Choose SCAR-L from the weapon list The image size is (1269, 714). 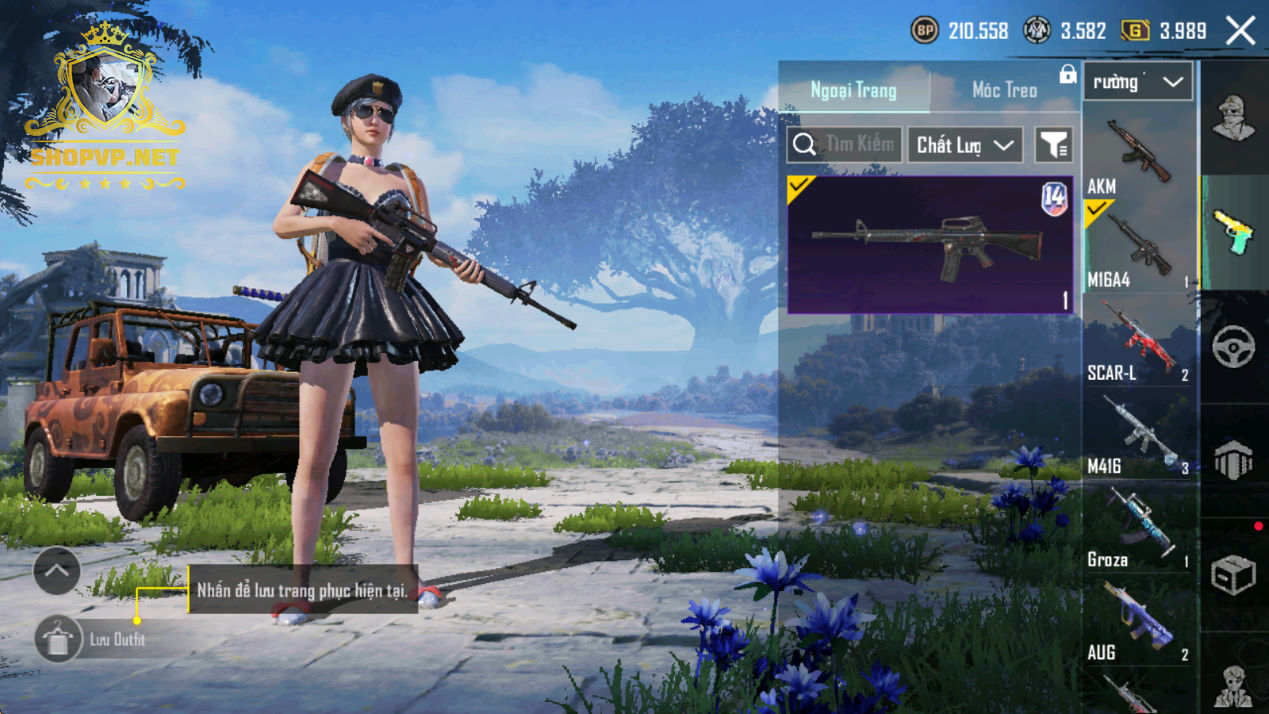1139,340
